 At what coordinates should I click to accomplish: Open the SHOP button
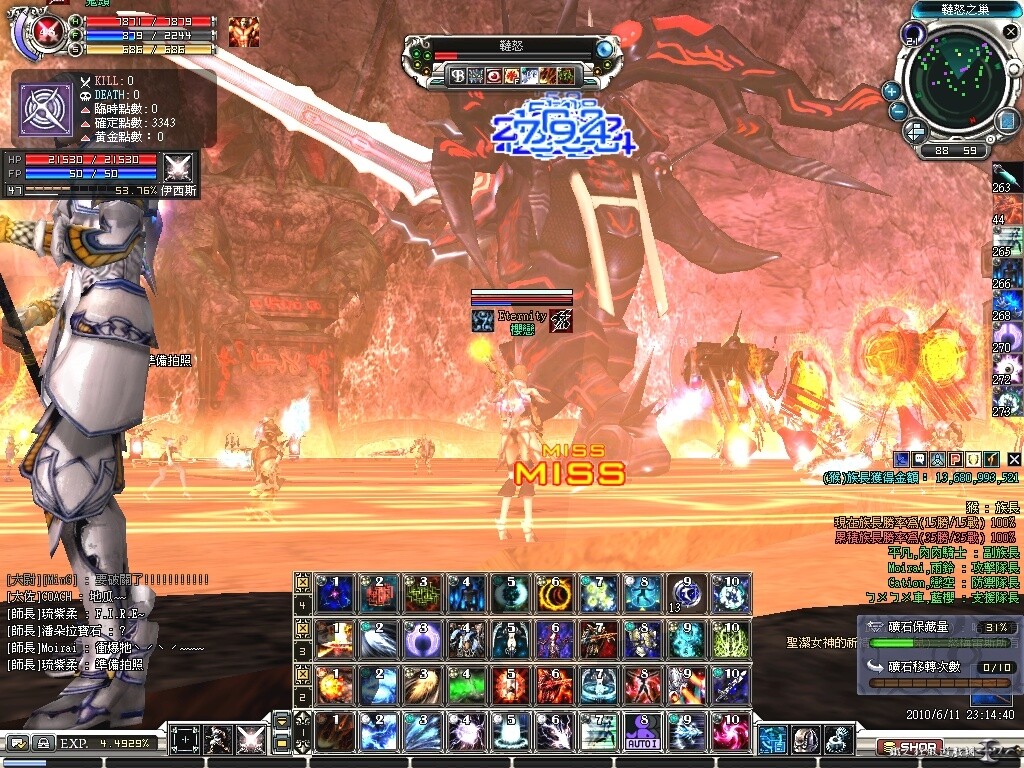click(x=908, y=747)
